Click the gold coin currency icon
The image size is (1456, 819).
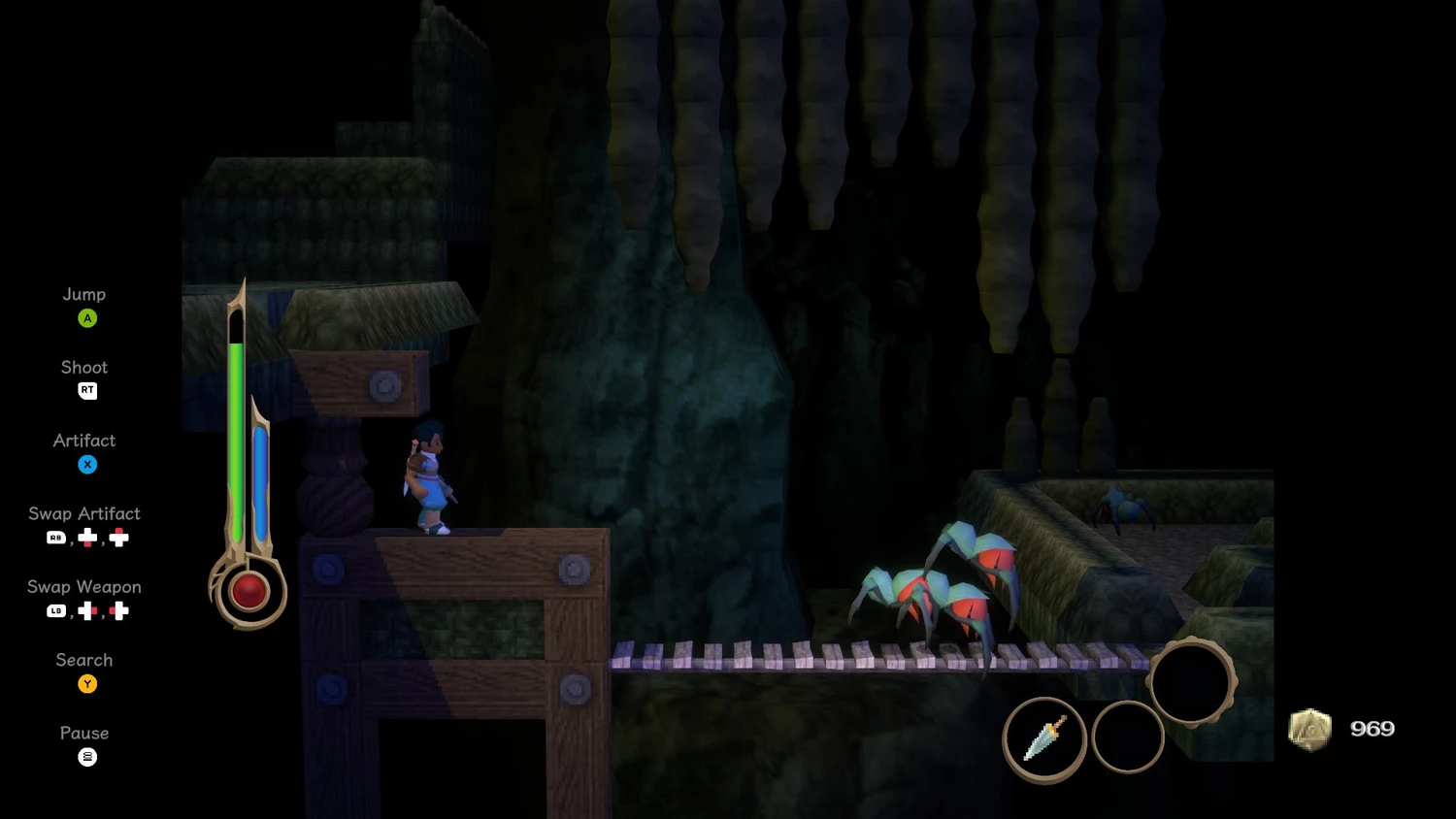(x=1309, y=730)
